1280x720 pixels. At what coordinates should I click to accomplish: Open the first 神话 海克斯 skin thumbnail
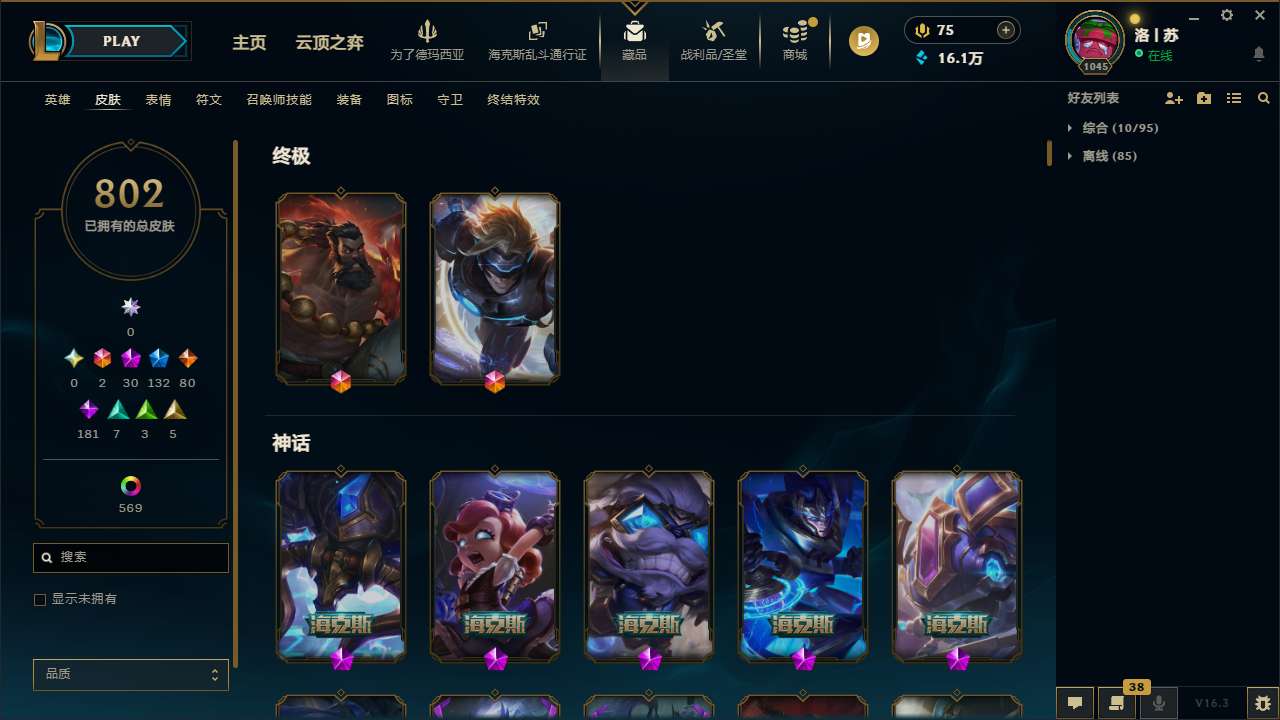[340, 566]
